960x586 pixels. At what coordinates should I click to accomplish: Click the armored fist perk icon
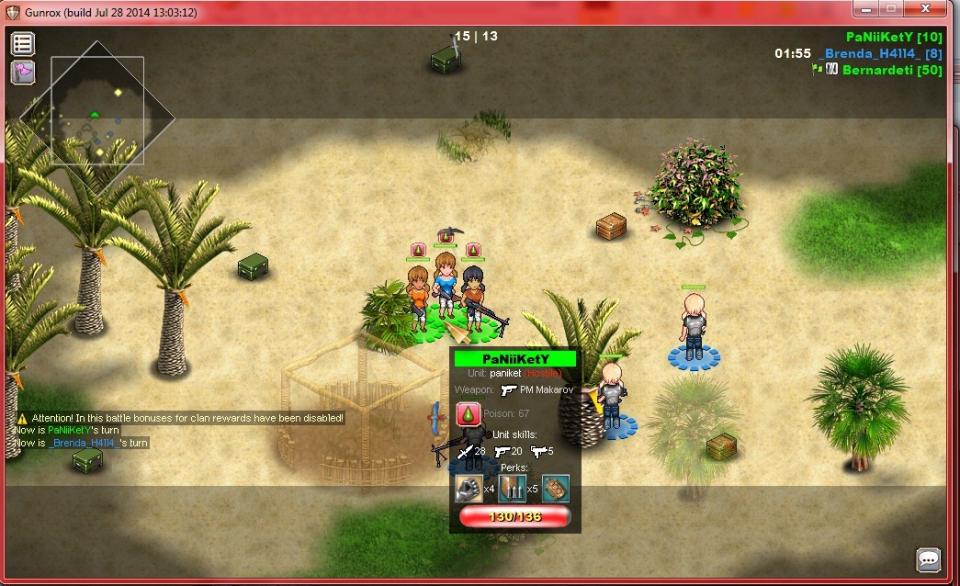tap(468, 488)
